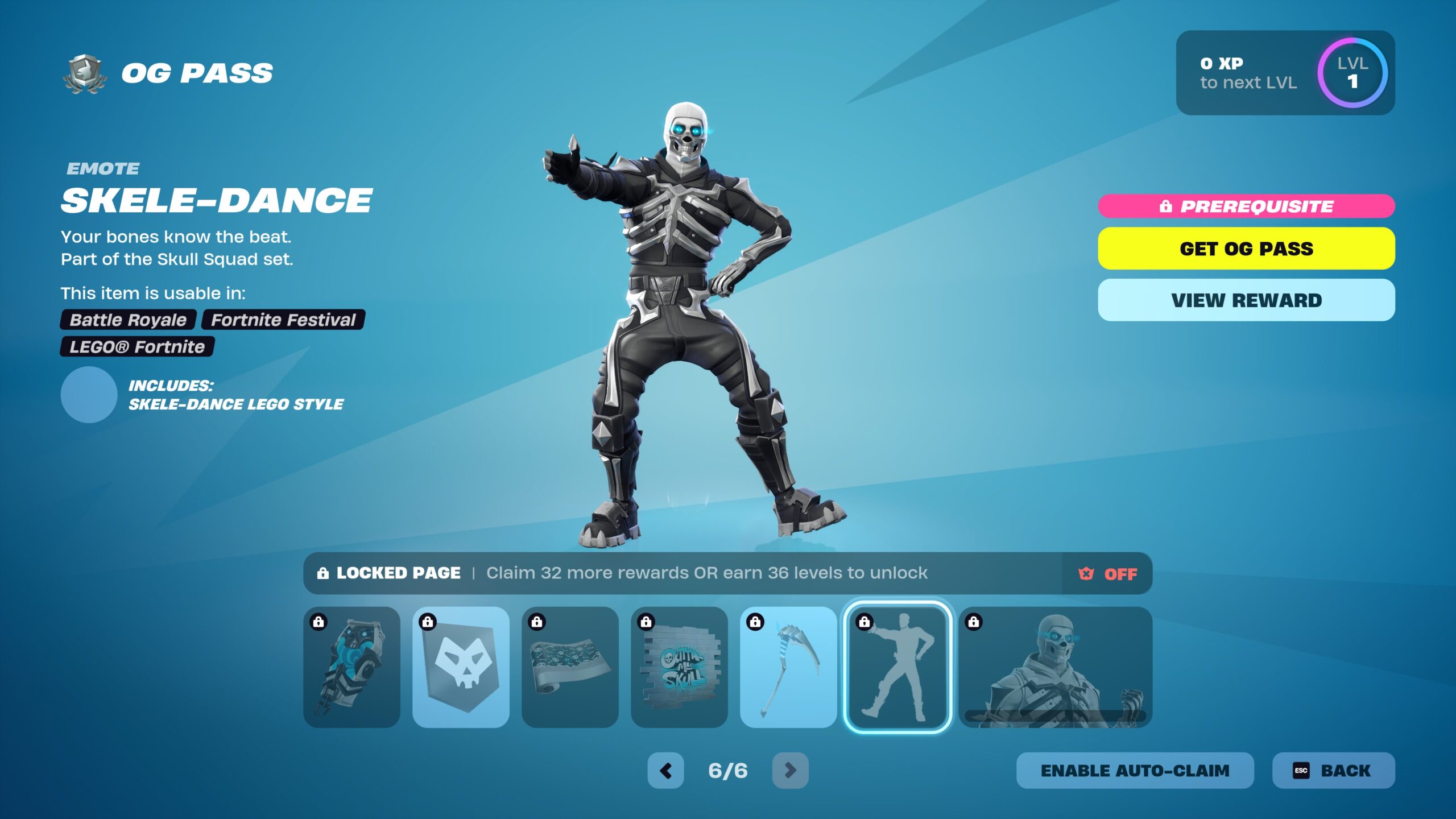Screen dimensions: 1456x819
Task: Go to the previous rewards page
Action: click(x=665, y=771)
